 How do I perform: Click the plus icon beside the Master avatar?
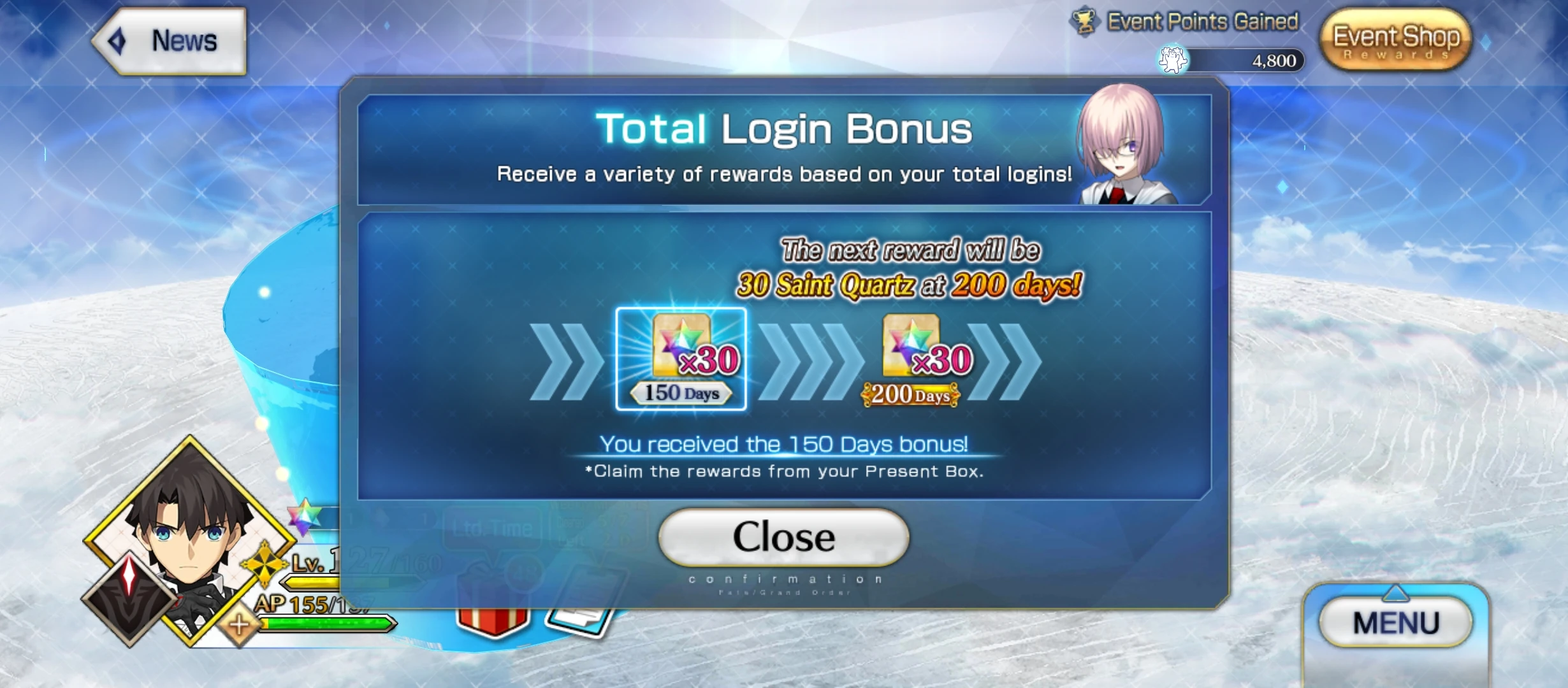tap(238, 625)
